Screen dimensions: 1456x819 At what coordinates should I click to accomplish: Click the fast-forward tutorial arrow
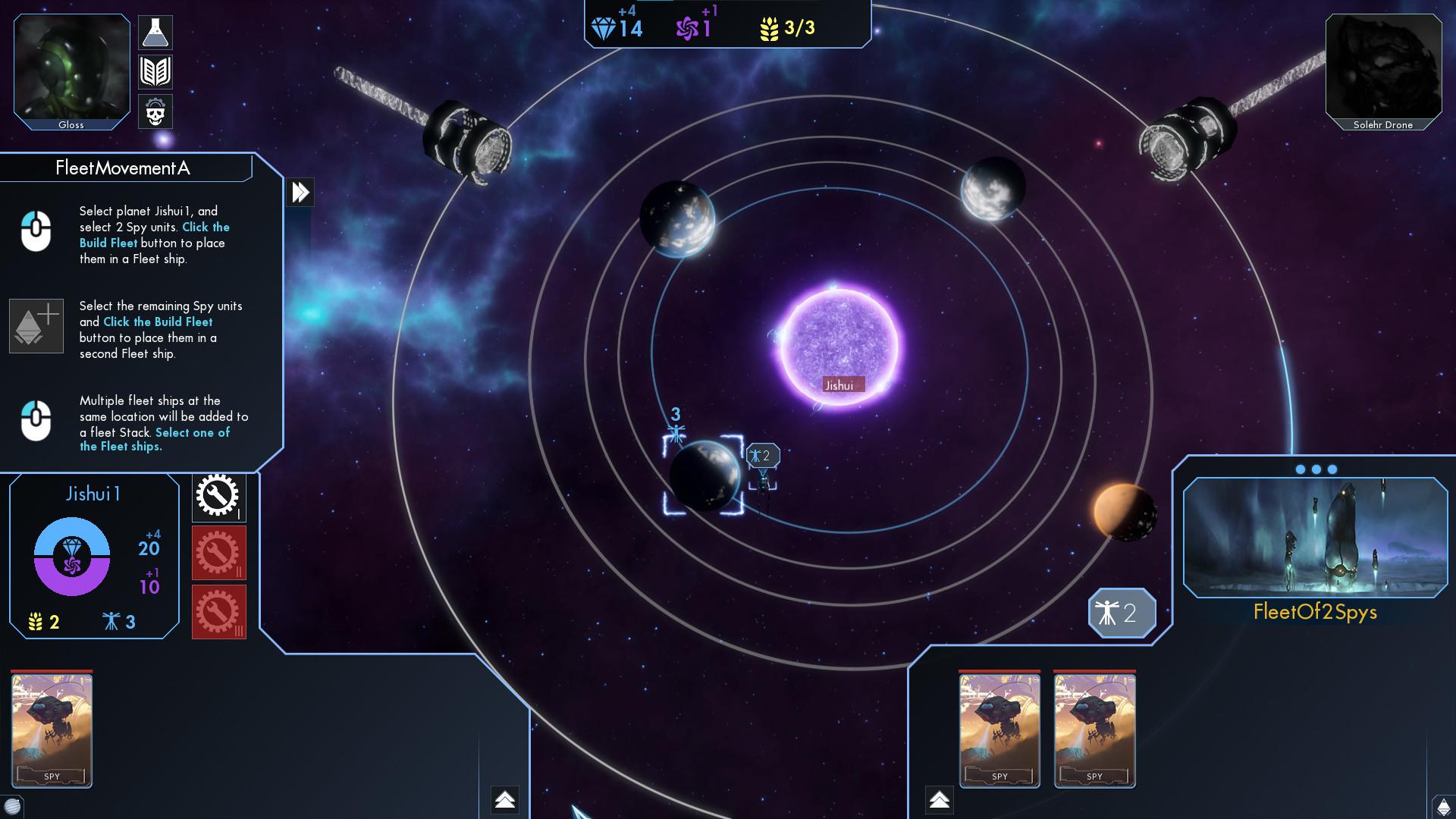[300, 192]
